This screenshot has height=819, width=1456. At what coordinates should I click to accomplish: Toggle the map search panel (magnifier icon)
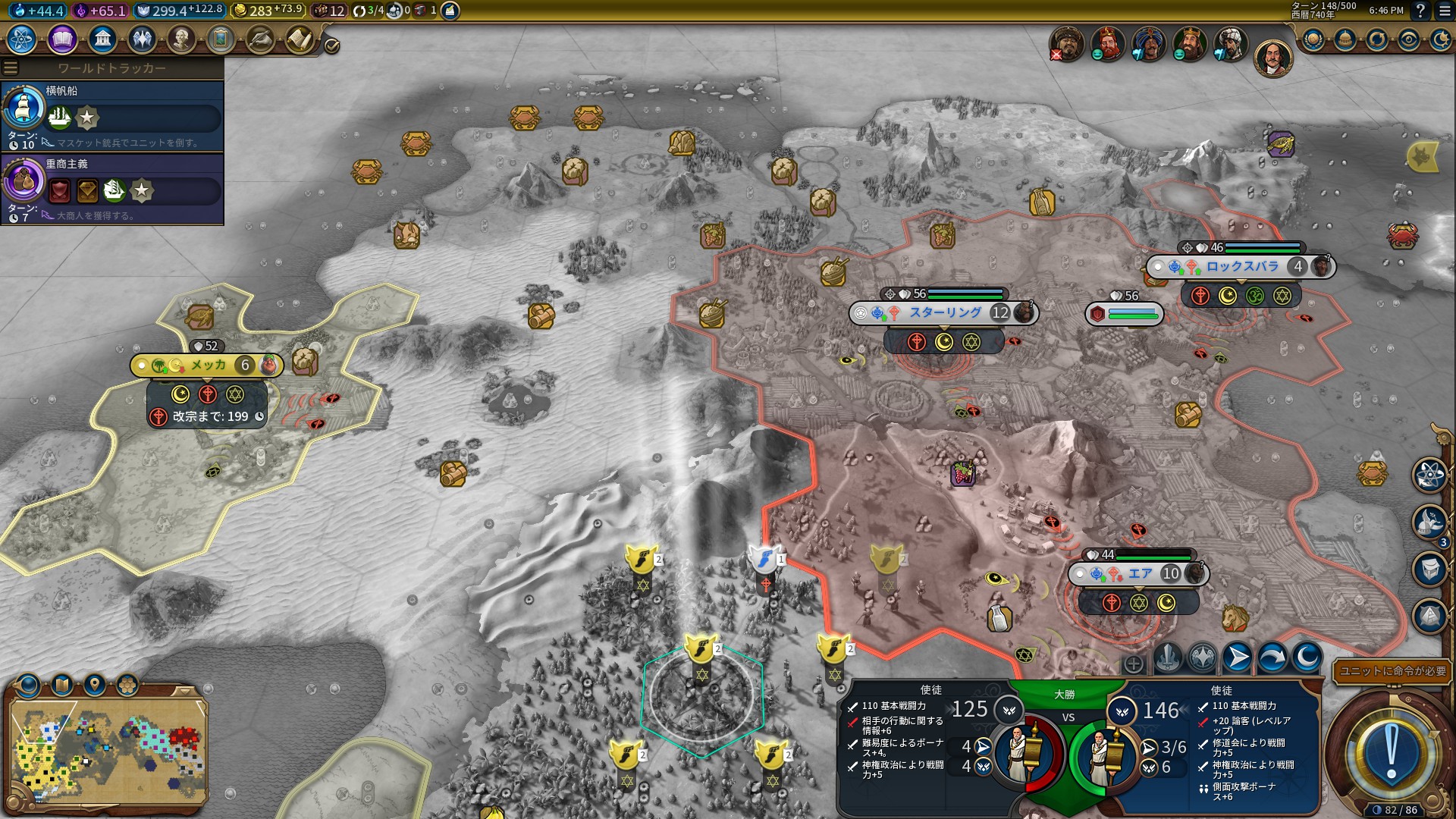(28, 684)
